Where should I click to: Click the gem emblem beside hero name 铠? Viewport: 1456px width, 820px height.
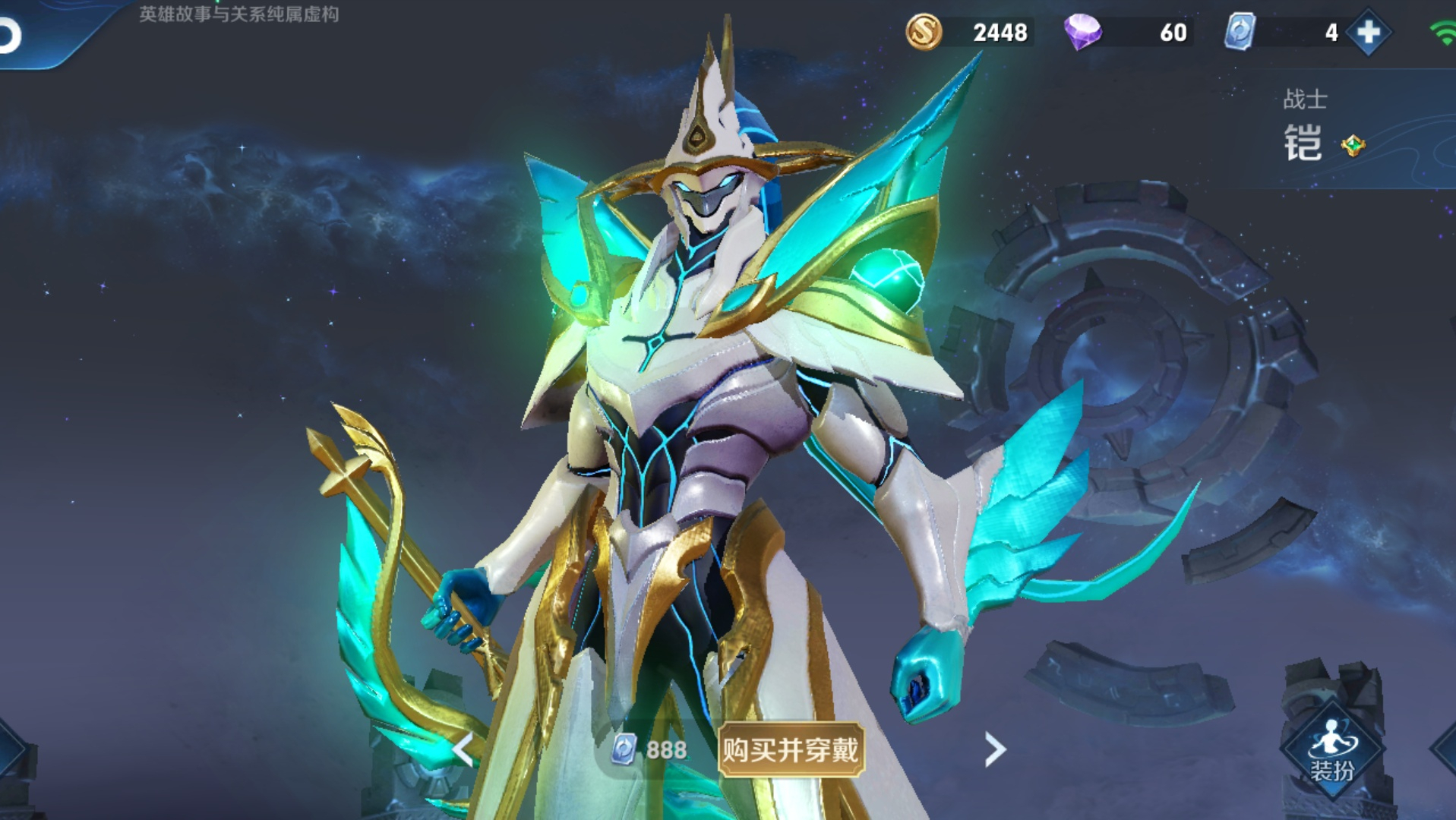1353,144
